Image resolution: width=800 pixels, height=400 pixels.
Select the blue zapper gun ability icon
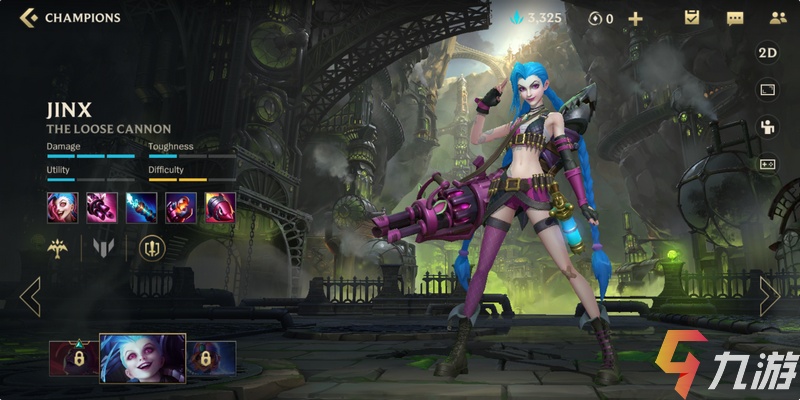[x=141, y=207]
